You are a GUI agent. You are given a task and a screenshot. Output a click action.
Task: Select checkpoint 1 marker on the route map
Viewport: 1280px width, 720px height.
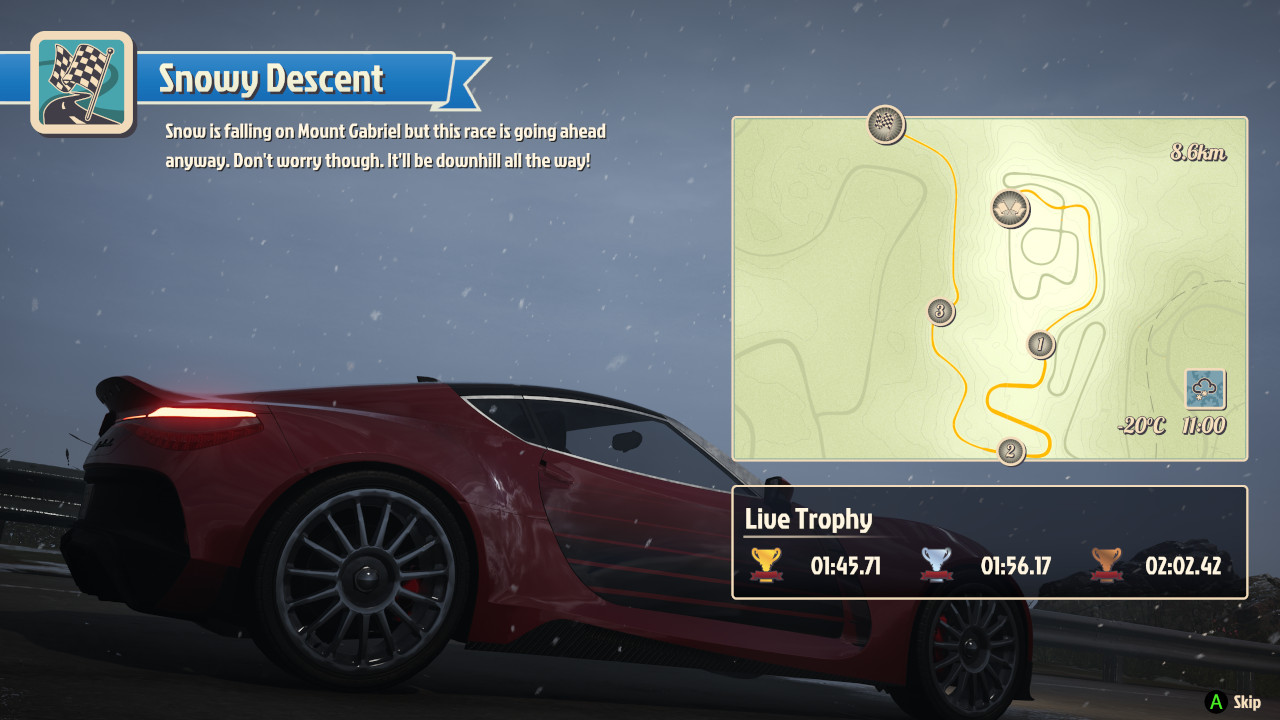[x=1041, y=345]
